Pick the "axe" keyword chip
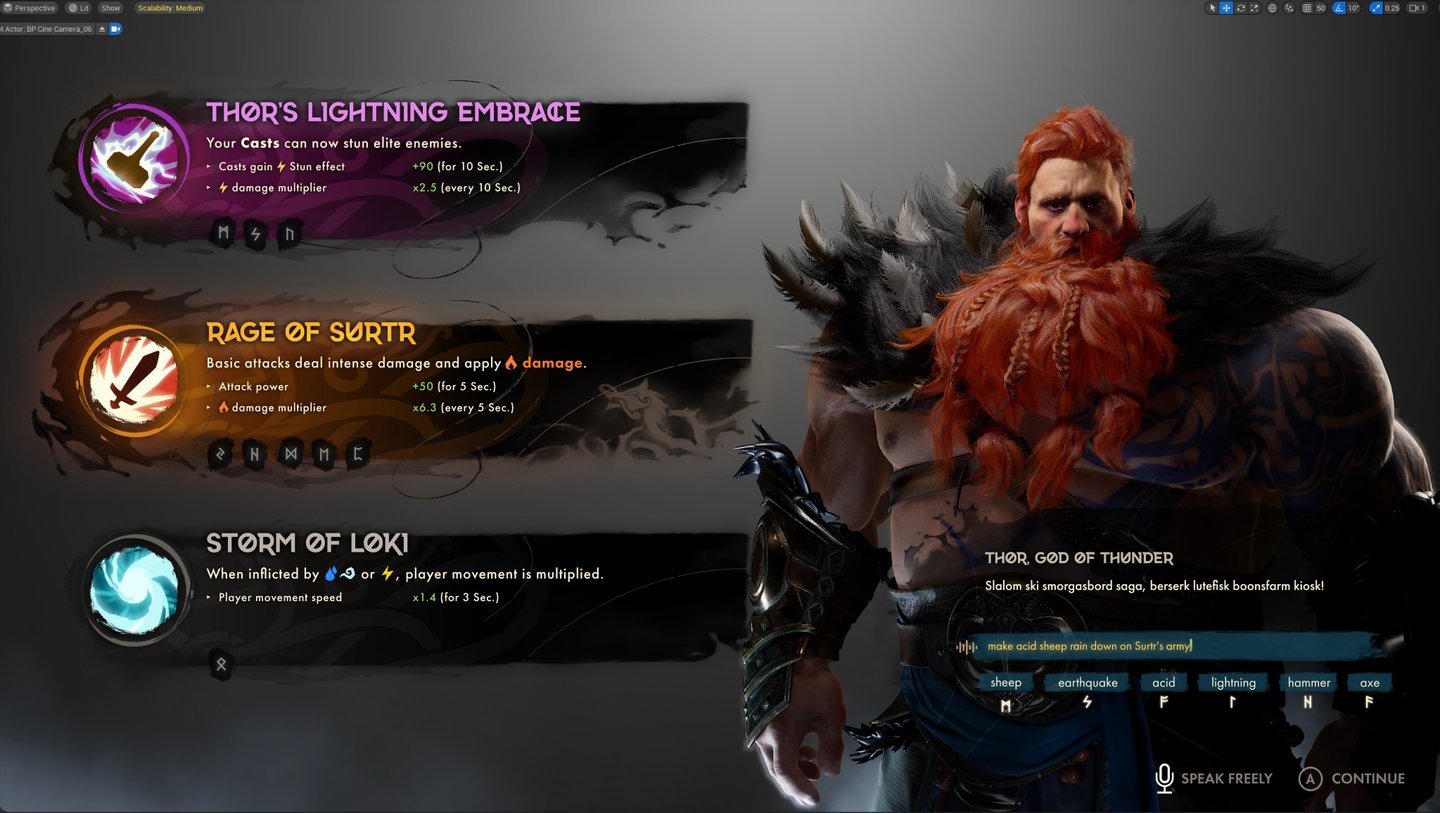Viewport: 1440px width, 813px height. (1369, 683)
